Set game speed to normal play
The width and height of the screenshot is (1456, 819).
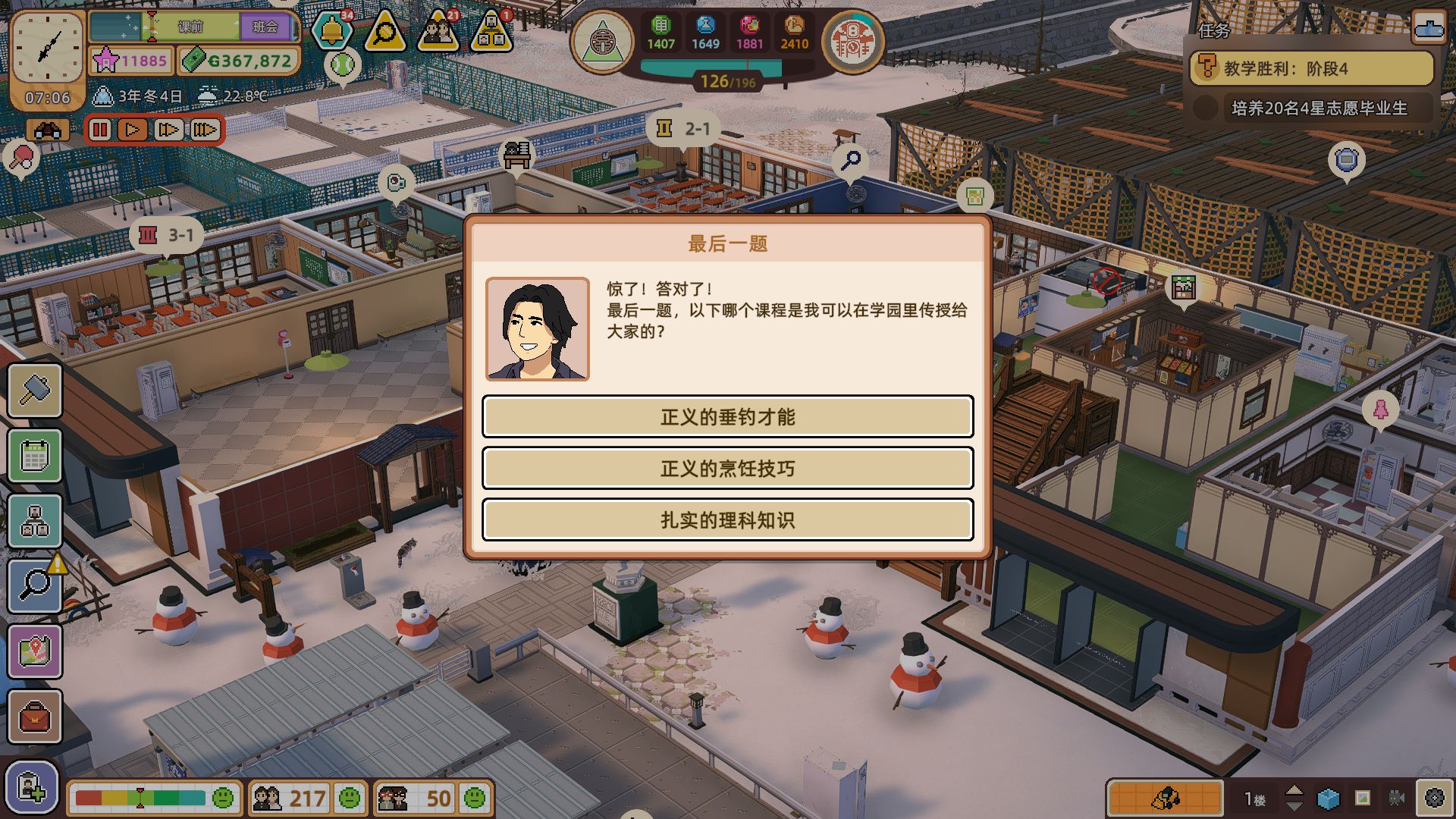(133, 130)
